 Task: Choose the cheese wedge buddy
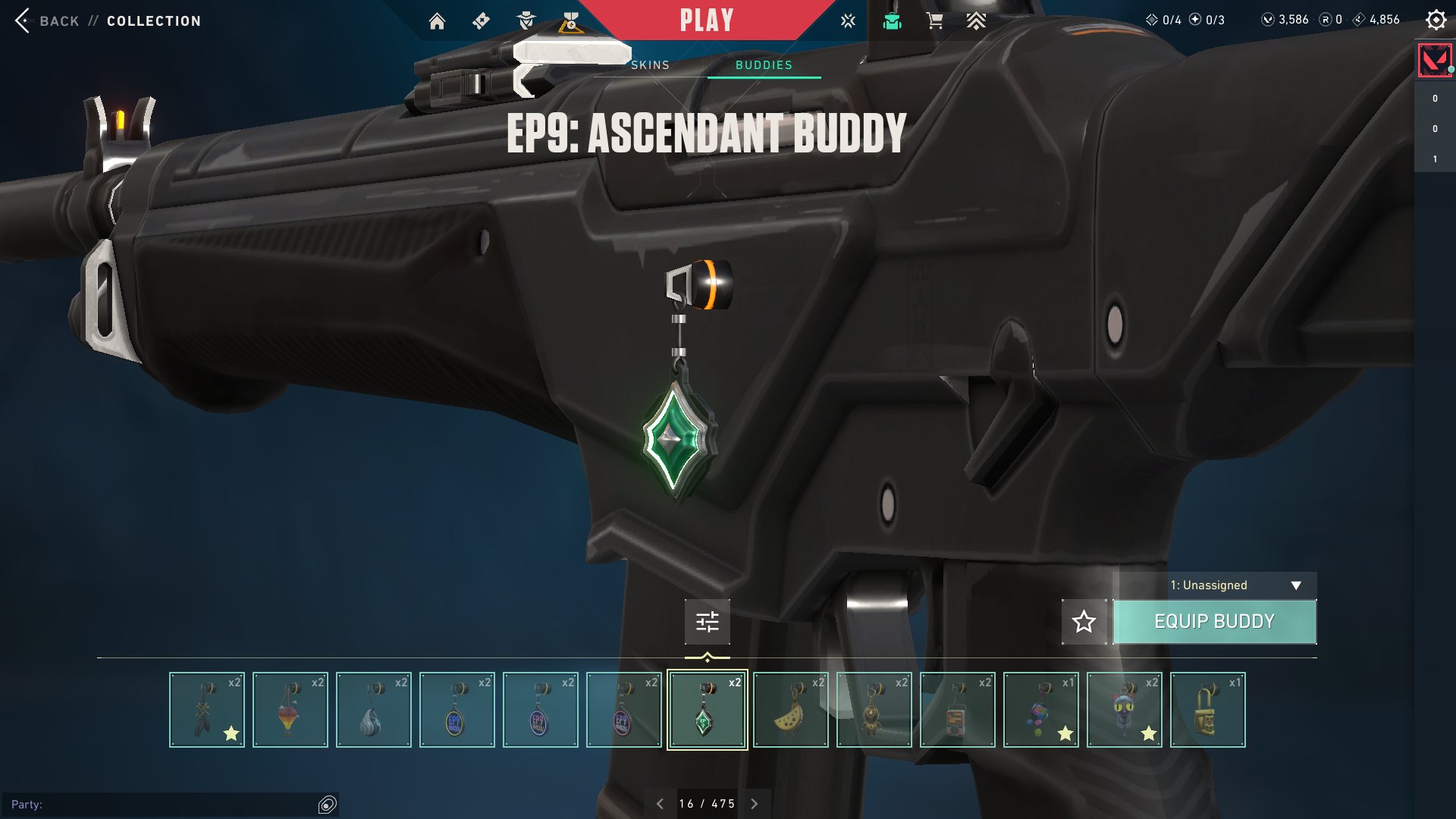coord(790,710)
